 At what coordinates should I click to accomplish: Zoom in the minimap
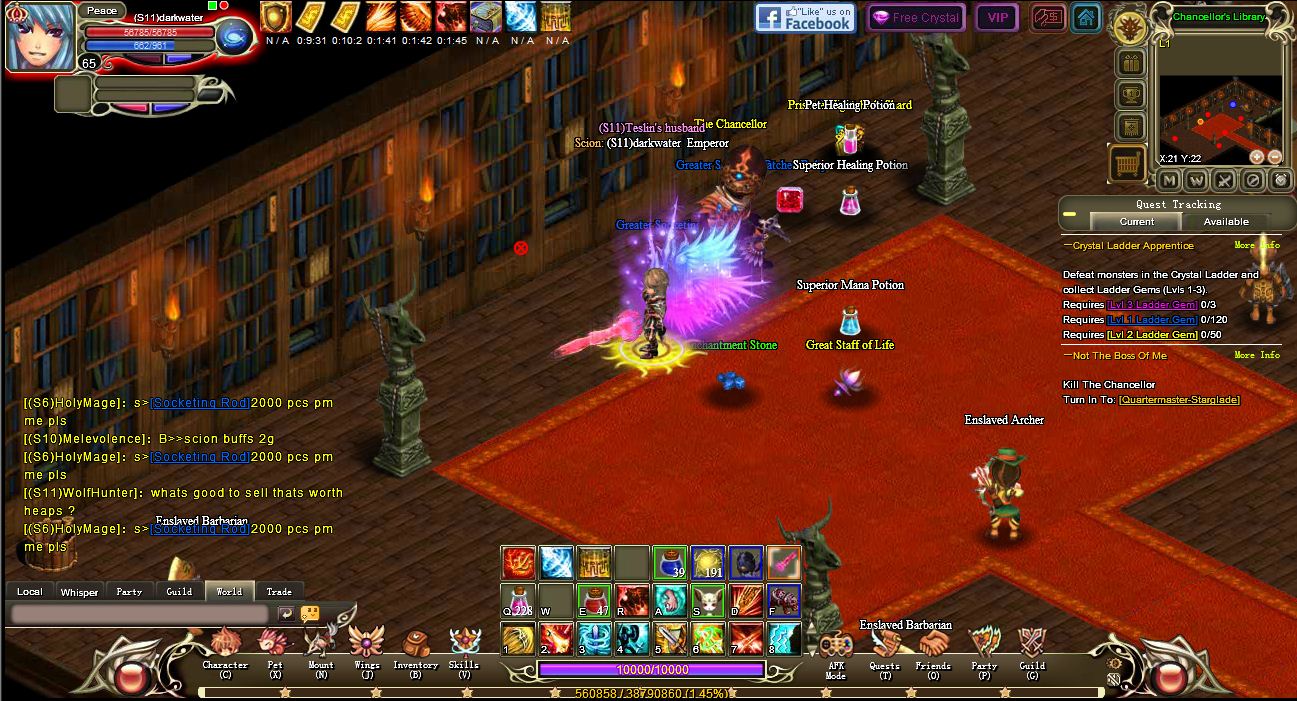tap(1257, 157)
